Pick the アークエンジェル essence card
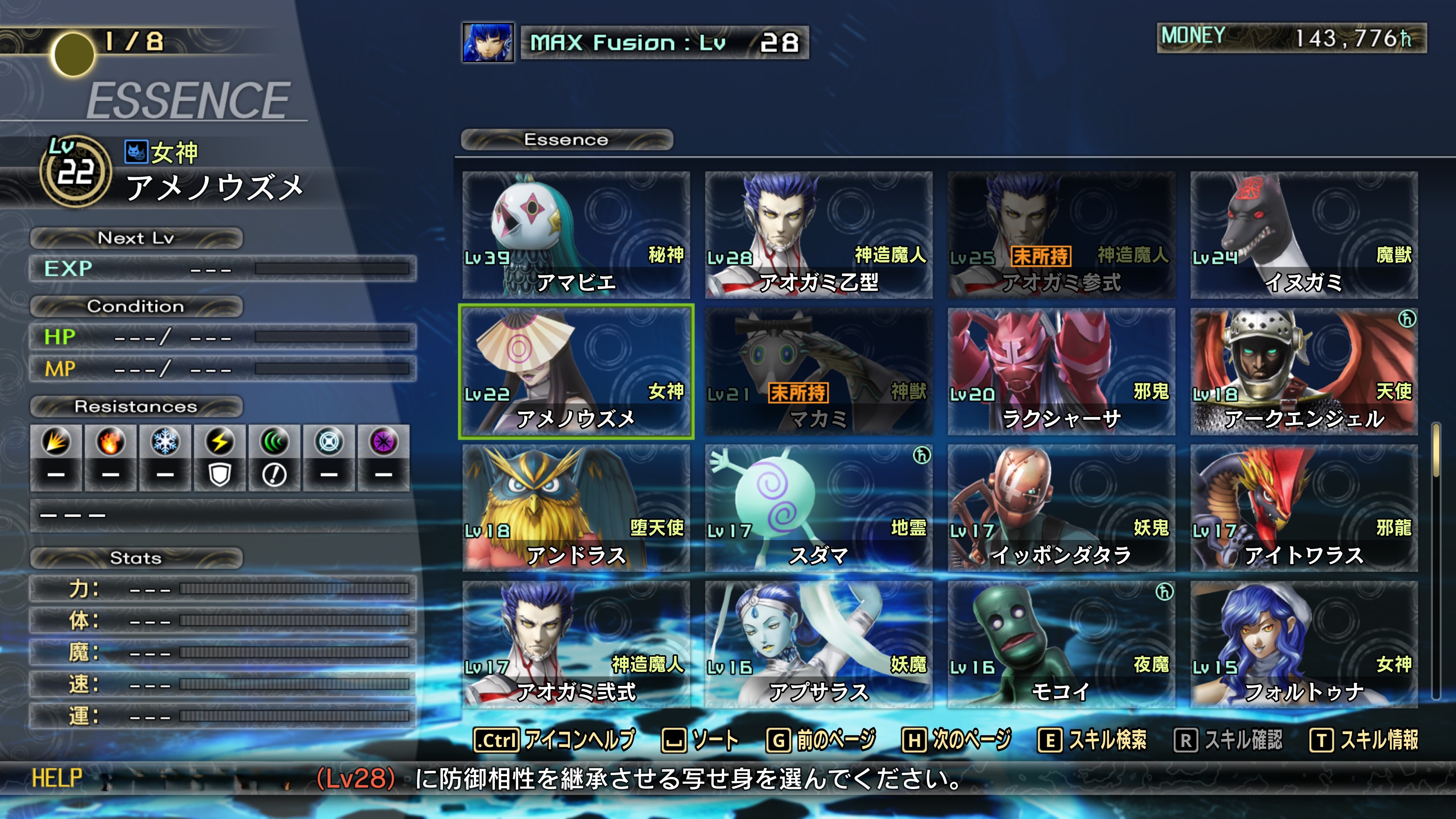The image size is (1456, 819). (x=1304, y=371)
